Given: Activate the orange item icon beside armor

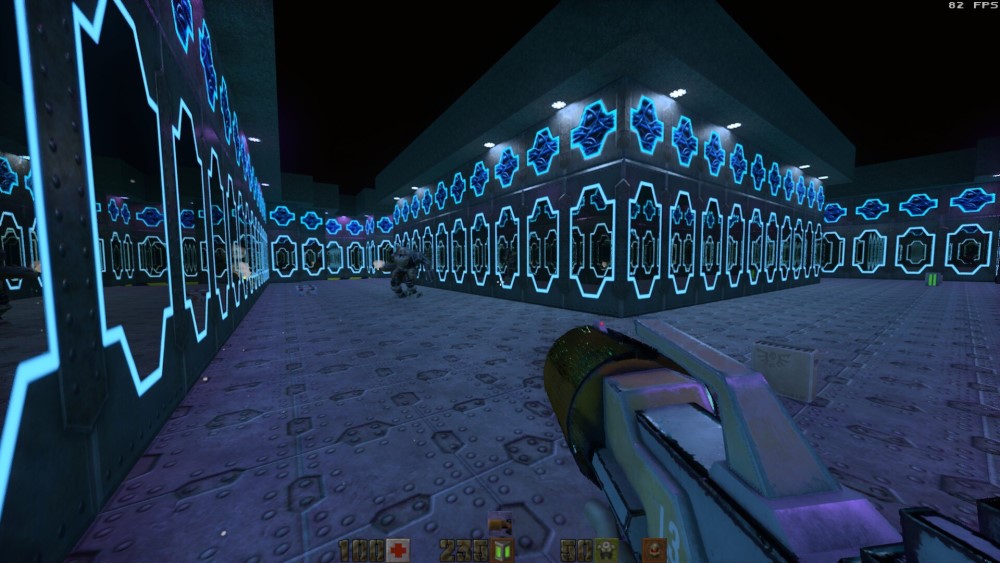Looking at the screenshot, I should tap(653, 548).
